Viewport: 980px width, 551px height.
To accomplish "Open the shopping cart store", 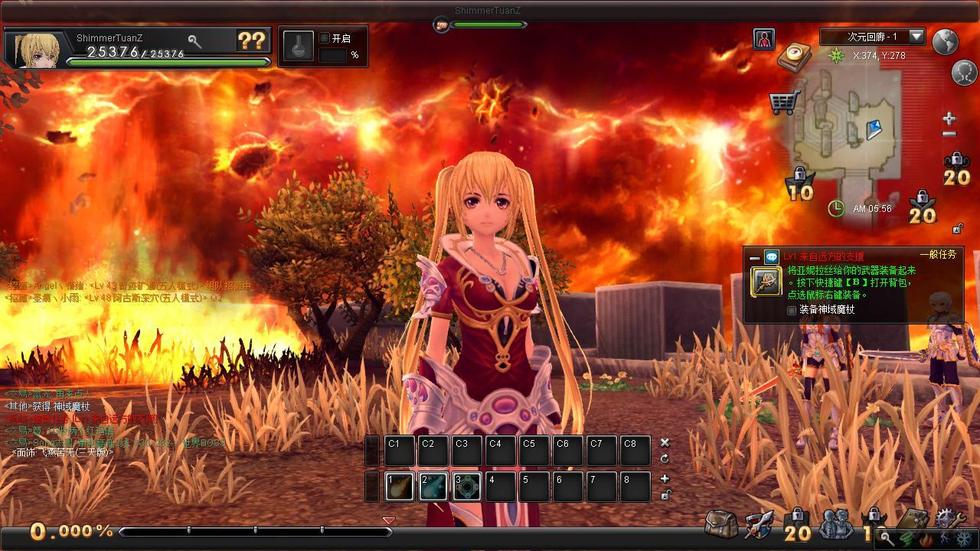I will [783, 101].
